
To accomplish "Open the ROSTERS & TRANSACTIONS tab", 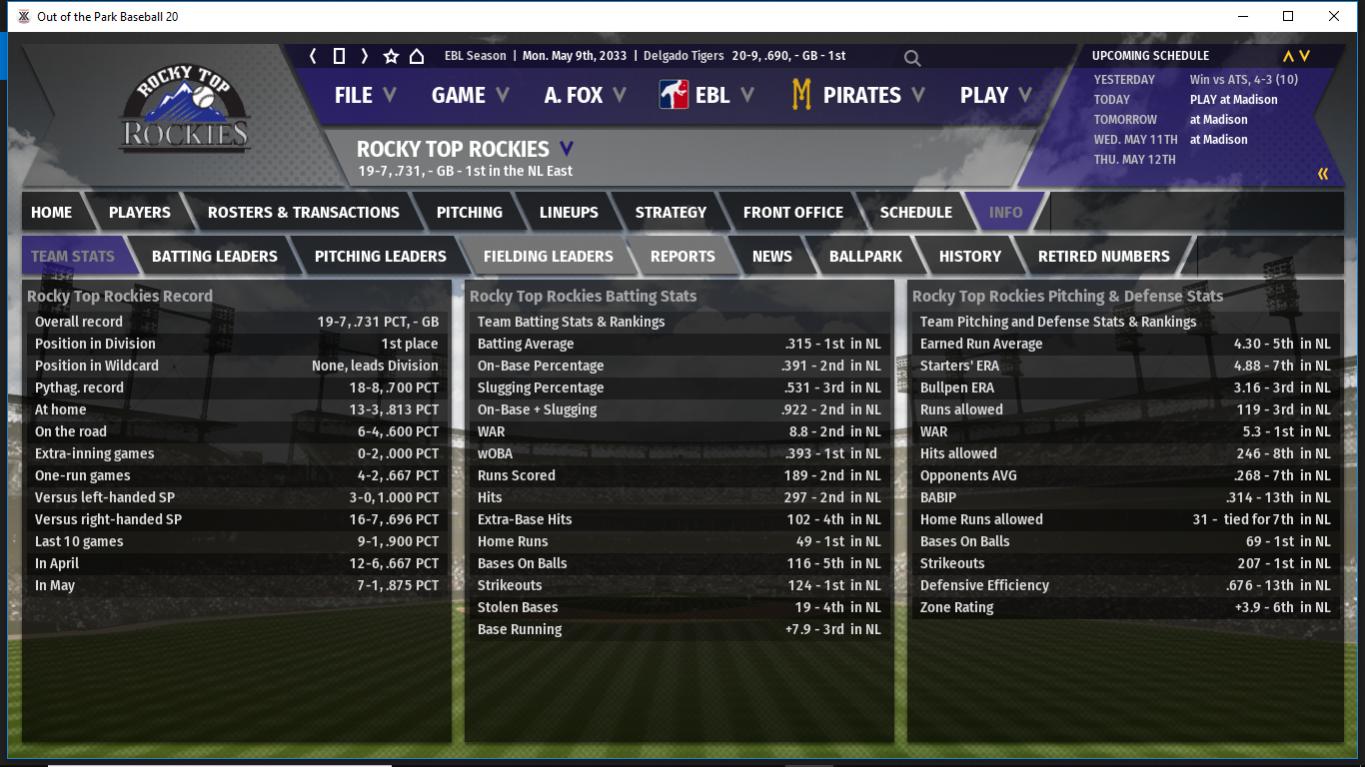I will [x=303, y=212].
